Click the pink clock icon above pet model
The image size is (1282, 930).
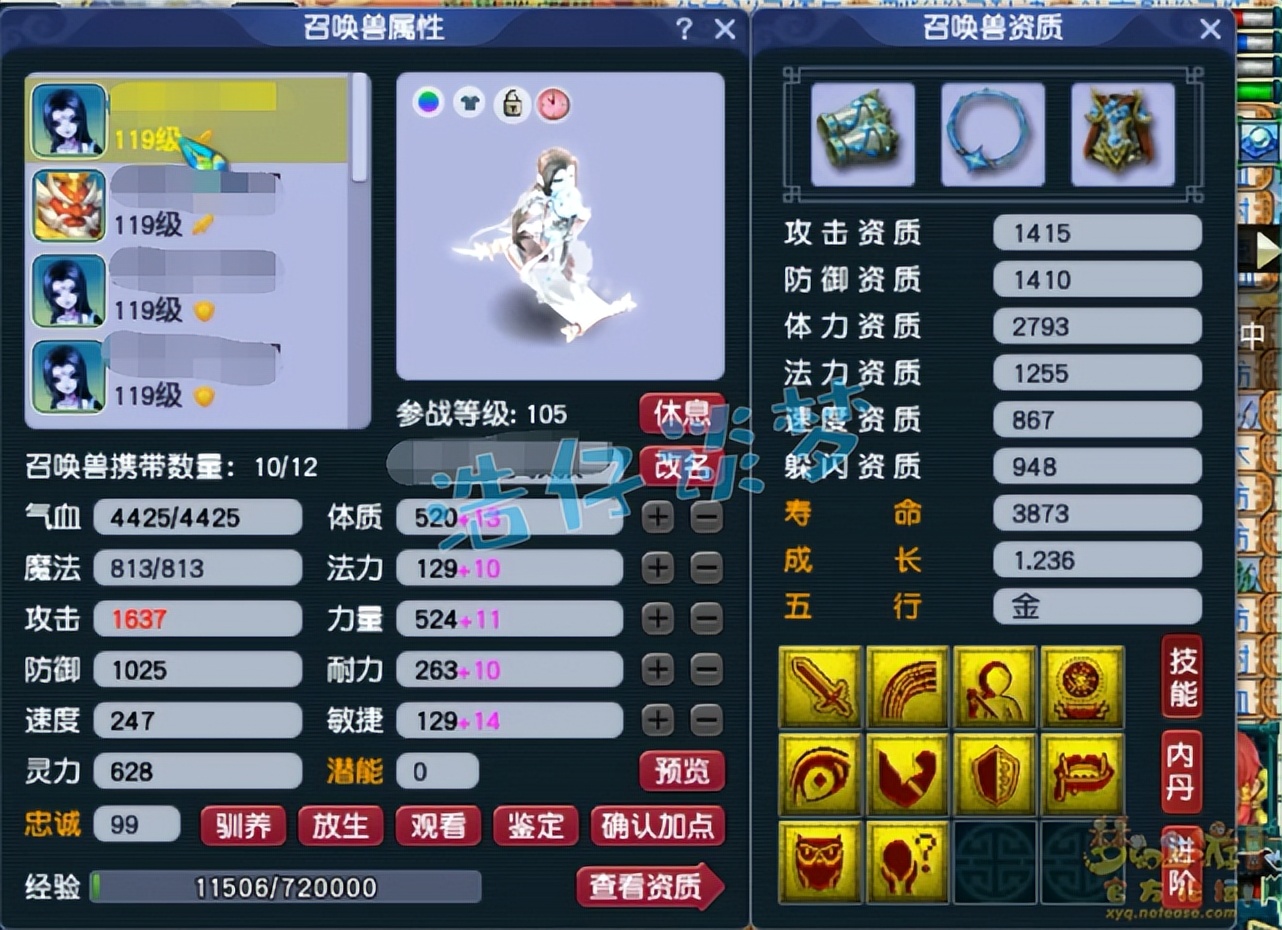point(554,104)
